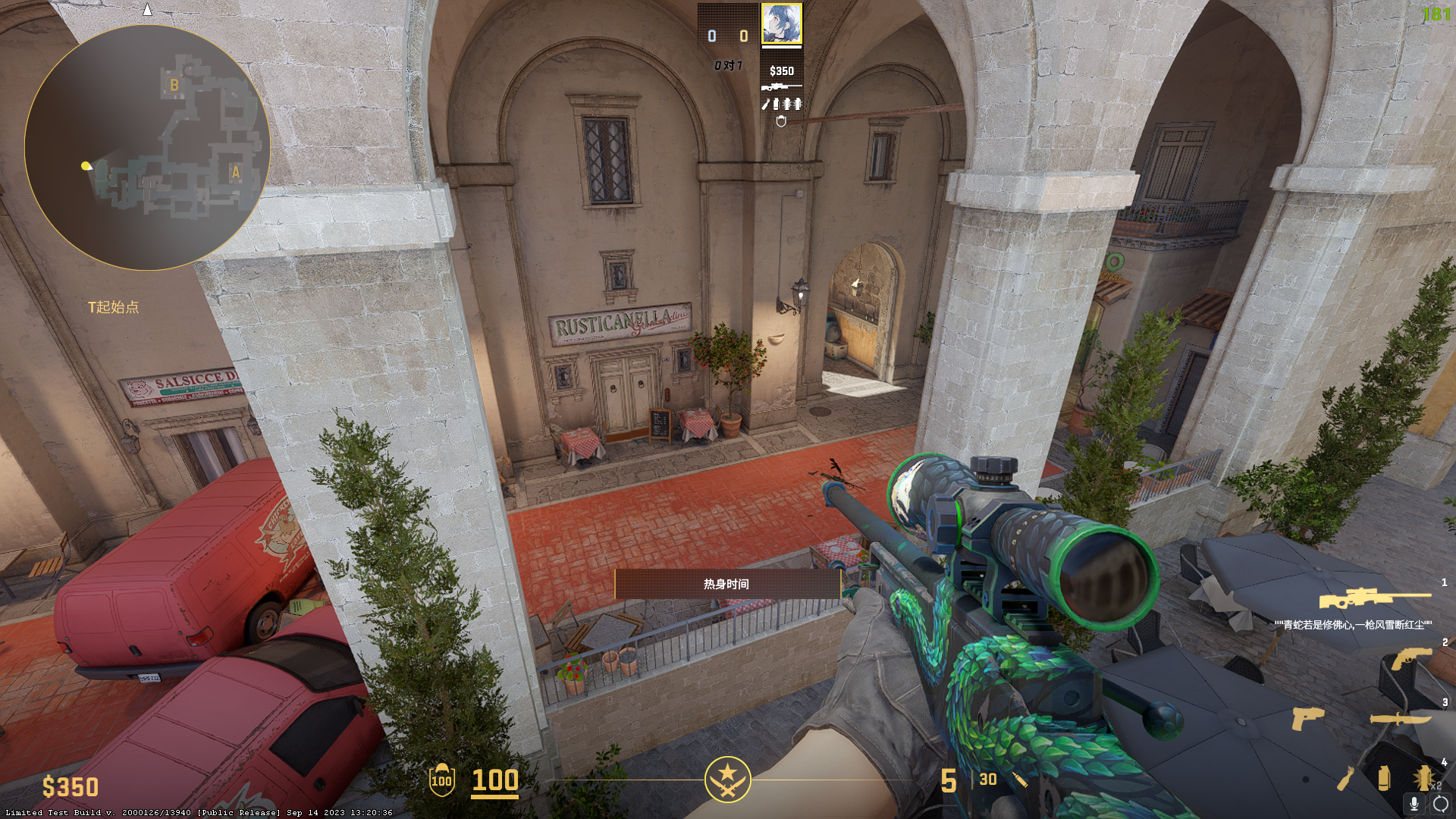Viewport: 1456px width, 819px height.
Task: Choose the knife icon in slot 3
Action: (1400, 719)
